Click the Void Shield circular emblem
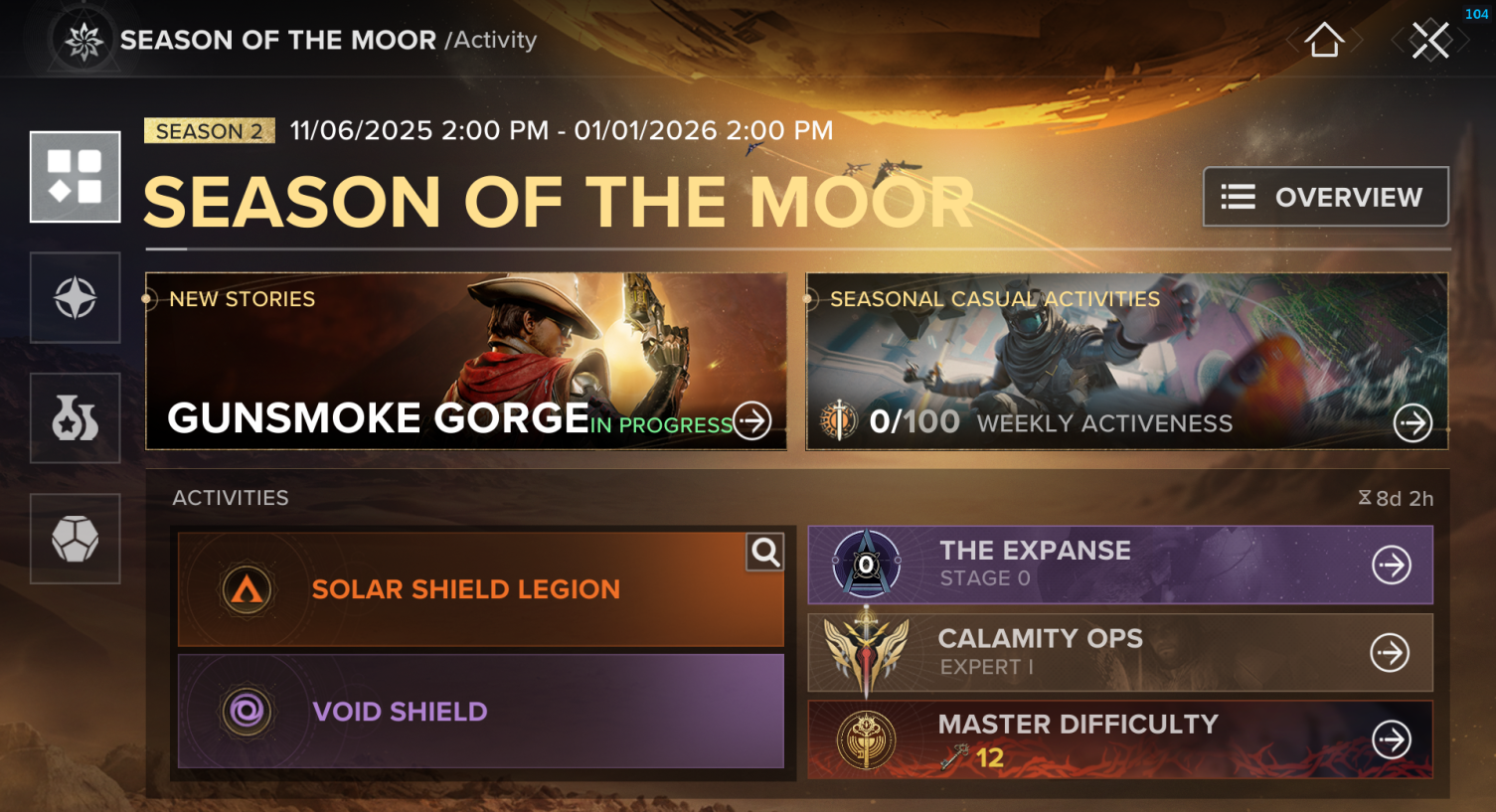Image resolution: width=1496 pixels, height=812 pixels. 245,711
